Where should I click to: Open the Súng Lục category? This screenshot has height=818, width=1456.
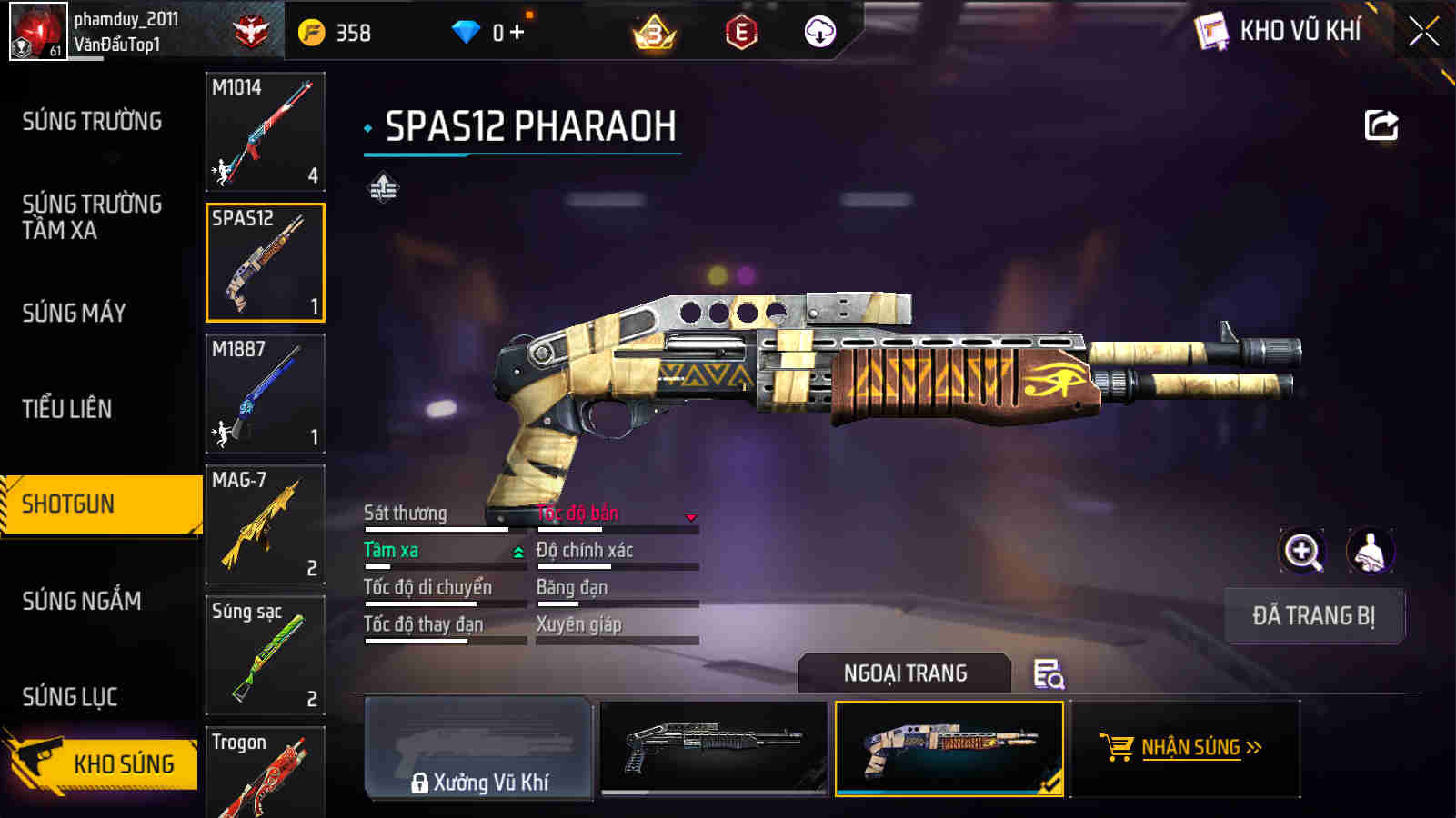coord(70,697)
